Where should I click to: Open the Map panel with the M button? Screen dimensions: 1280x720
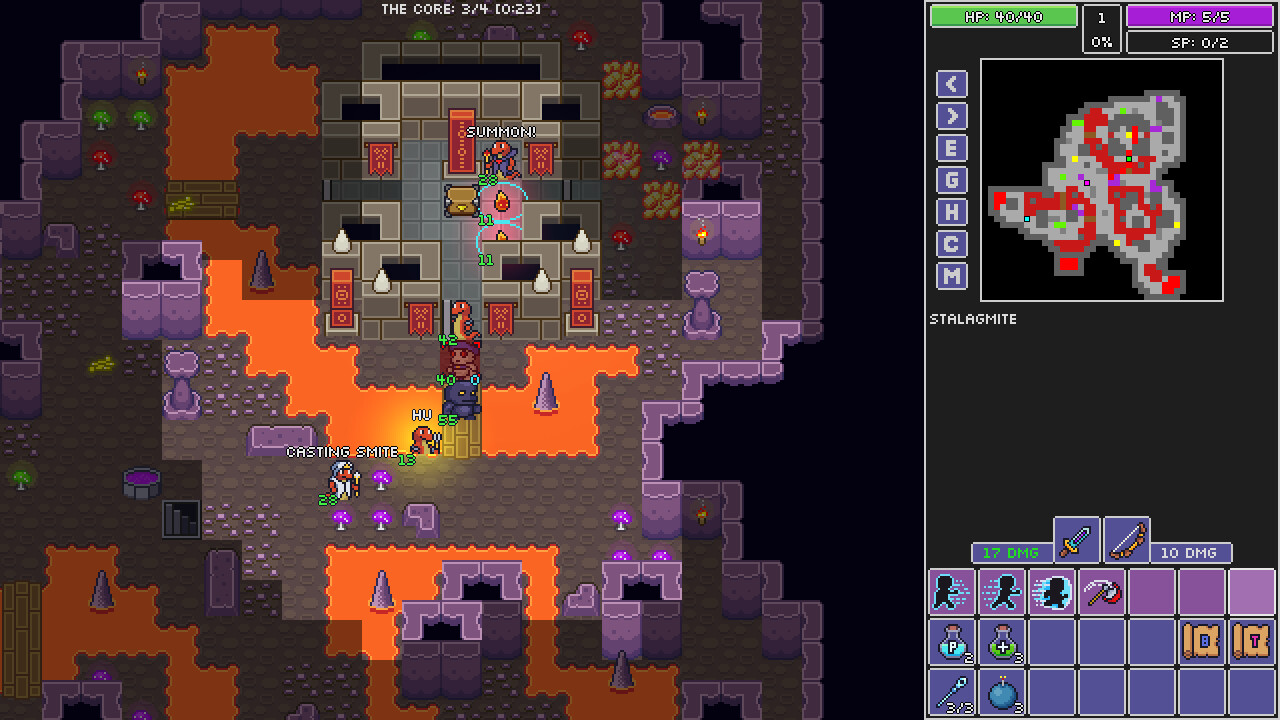point(951,276)
